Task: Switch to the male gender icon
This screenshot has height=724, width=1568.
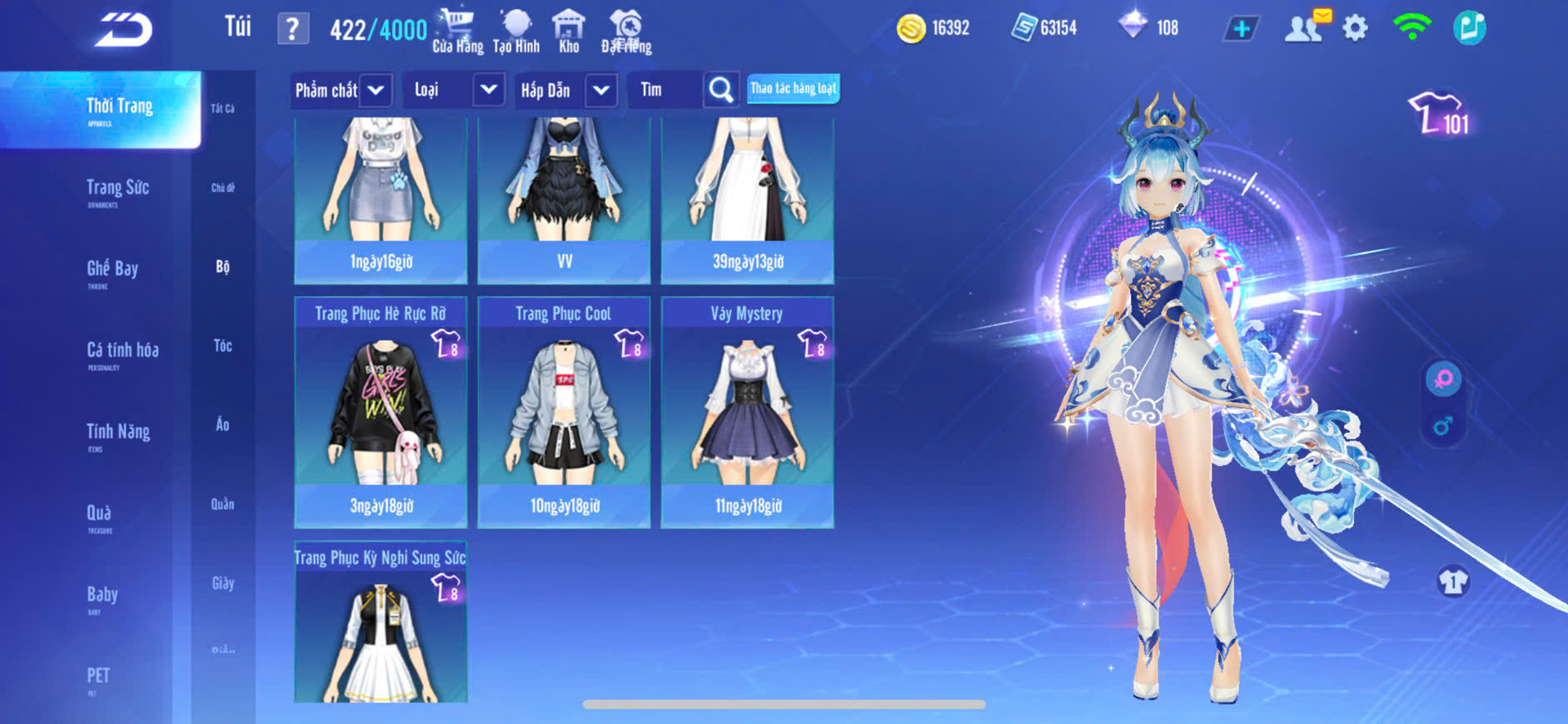Action: point(1443,426)
